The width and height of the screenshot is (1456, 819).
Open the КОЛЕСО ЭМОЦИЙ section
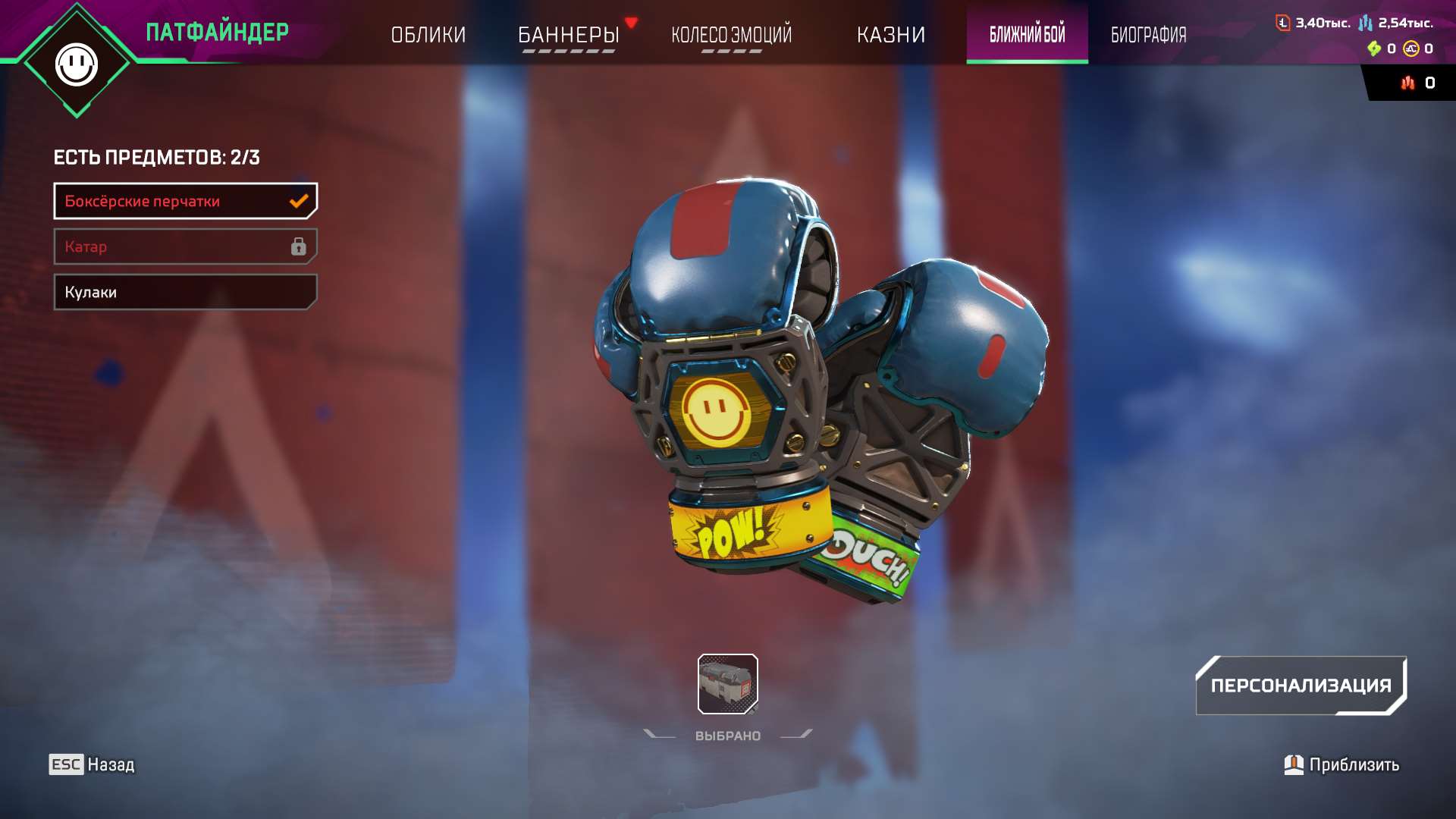point(730,34)
